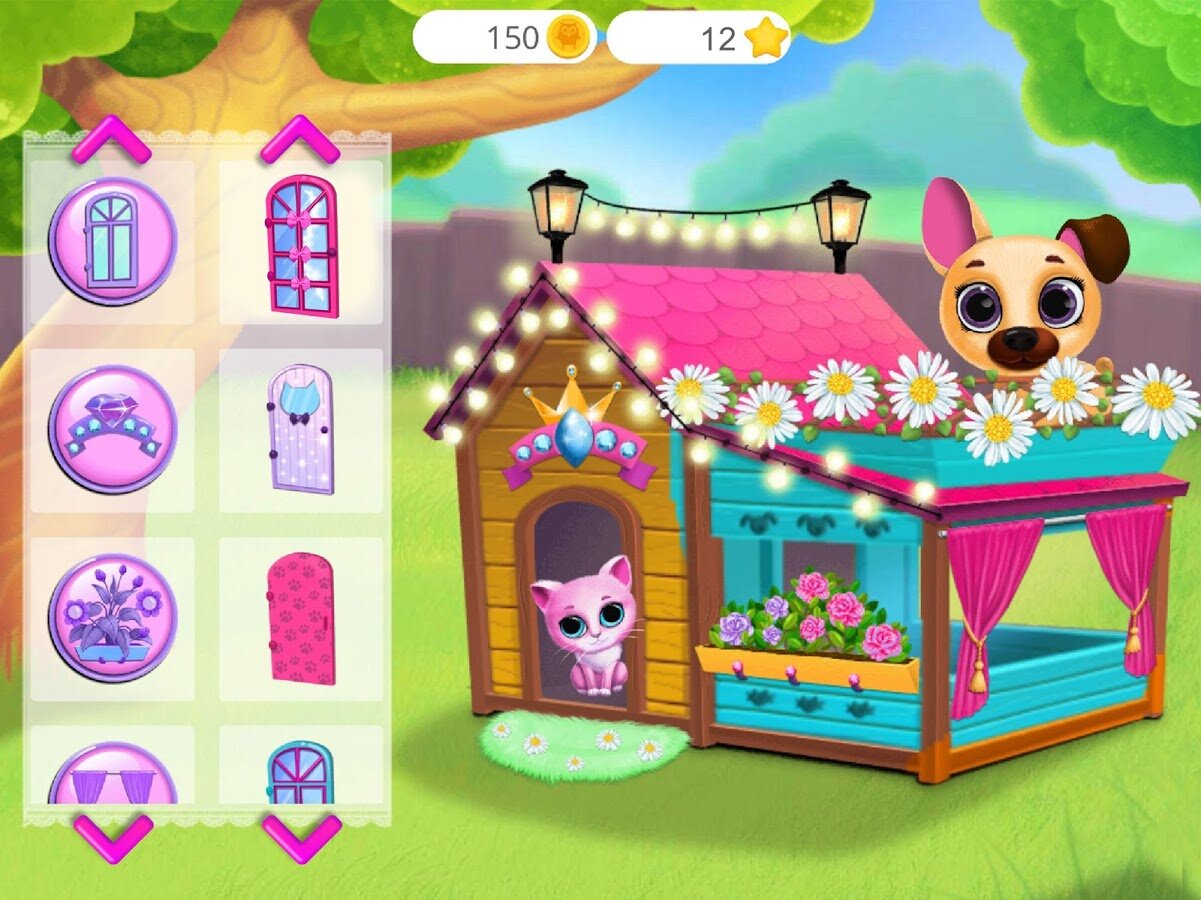The height and width of the screenshot is (900, 1201).
Task: Click the down arrow below items column
Action: click(301, 836)
